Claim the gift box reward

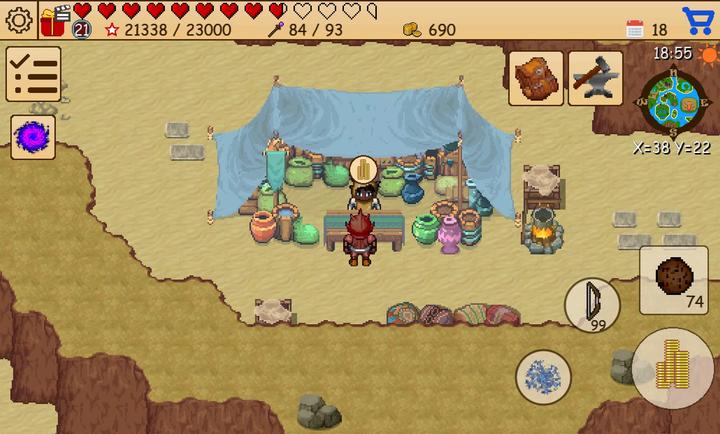[54, 18]
